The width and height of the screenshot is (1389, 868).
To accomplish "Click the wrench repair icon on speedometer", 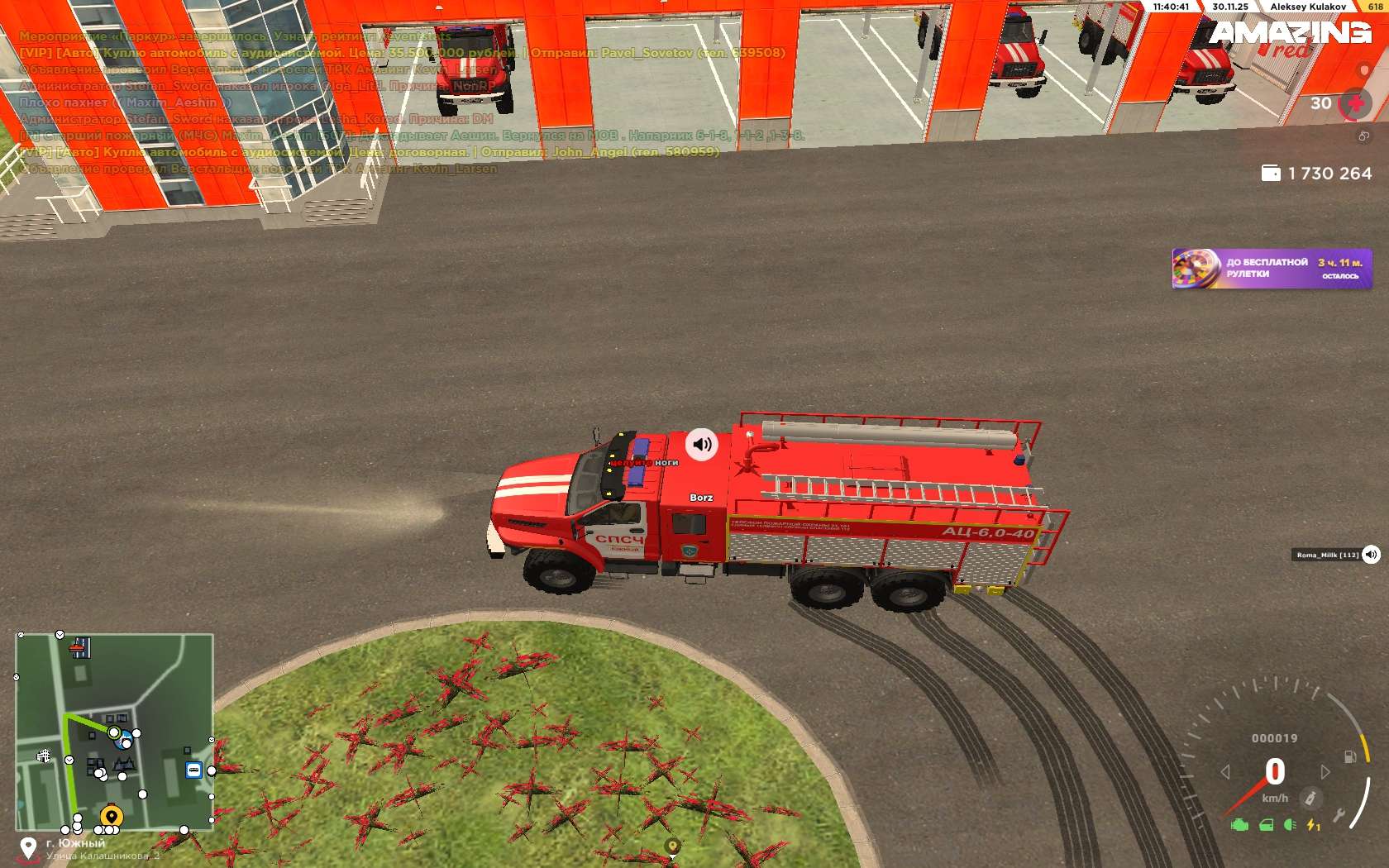I will click(1339, 816).
